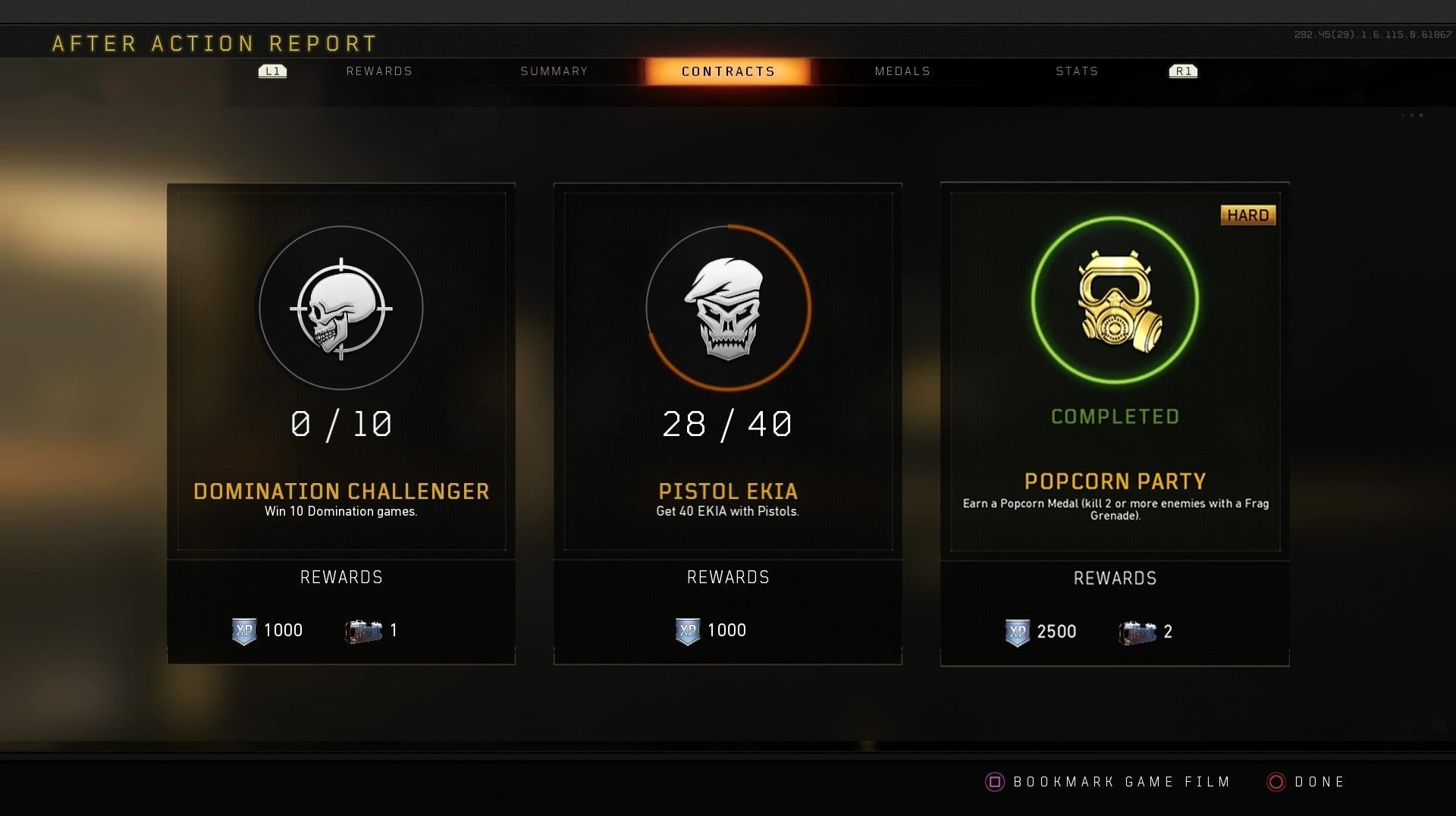
Task: Select the XP icon showing 2500 reward
Action: (x=1016, y=632)
